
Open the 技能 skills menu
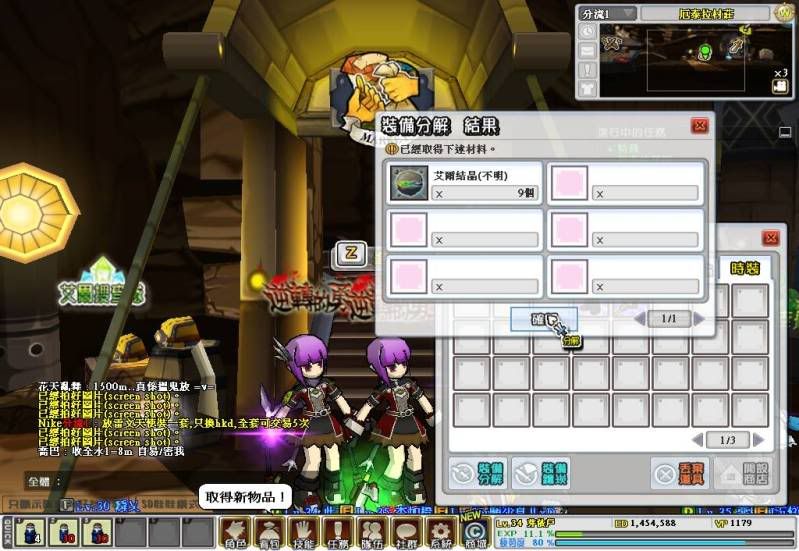304,531
